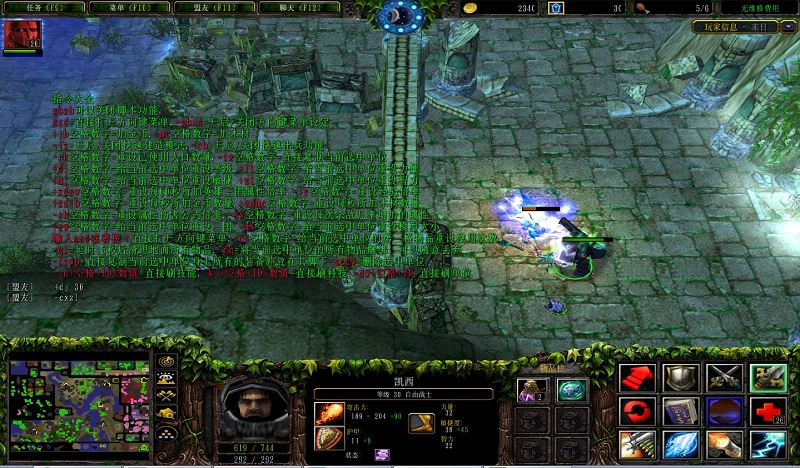Viewport: 800px width, 468px height.
Task: Toggle minimap terrain display button
Action: (x=168, y=380)
